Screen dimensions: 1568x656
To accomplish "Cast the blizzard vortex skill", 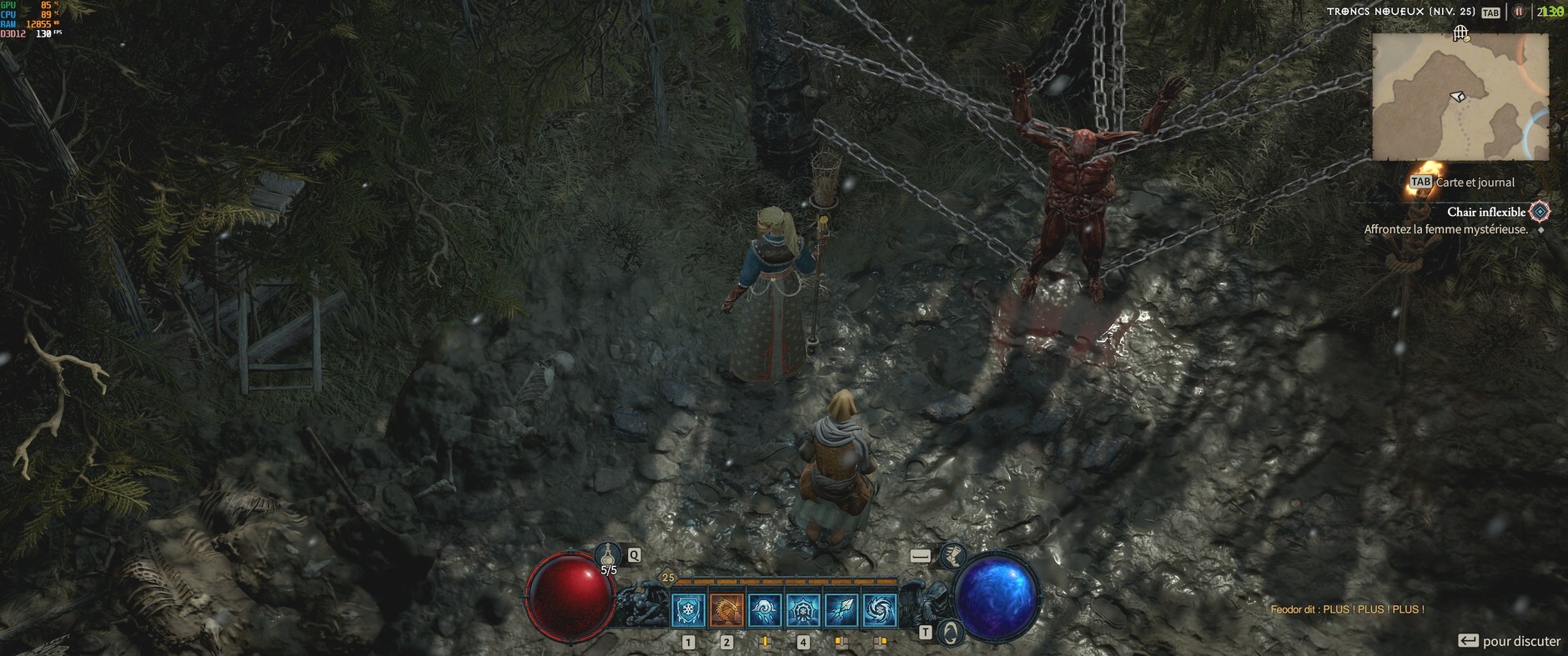I will click(x=880, y=610).
